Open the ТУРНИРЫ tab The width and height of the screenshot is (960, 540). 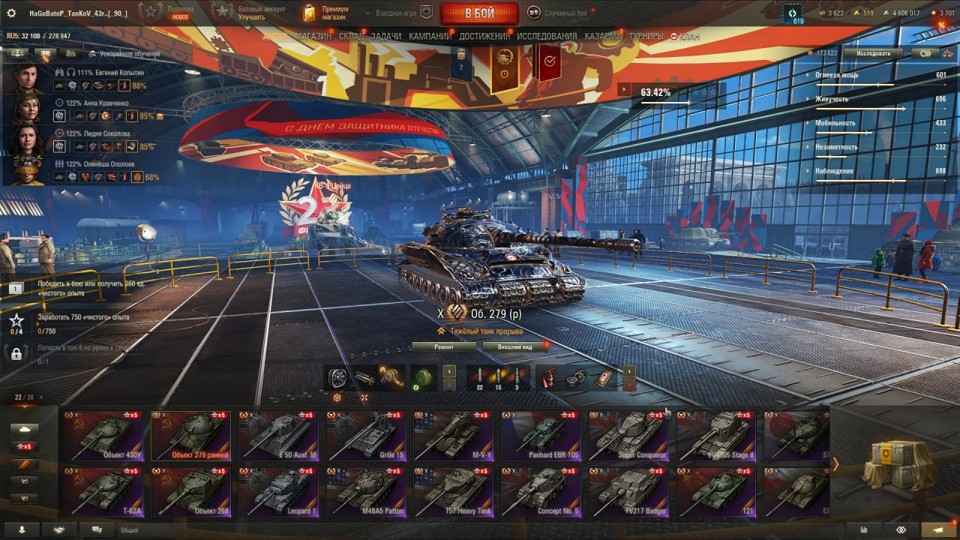(648, 36)
